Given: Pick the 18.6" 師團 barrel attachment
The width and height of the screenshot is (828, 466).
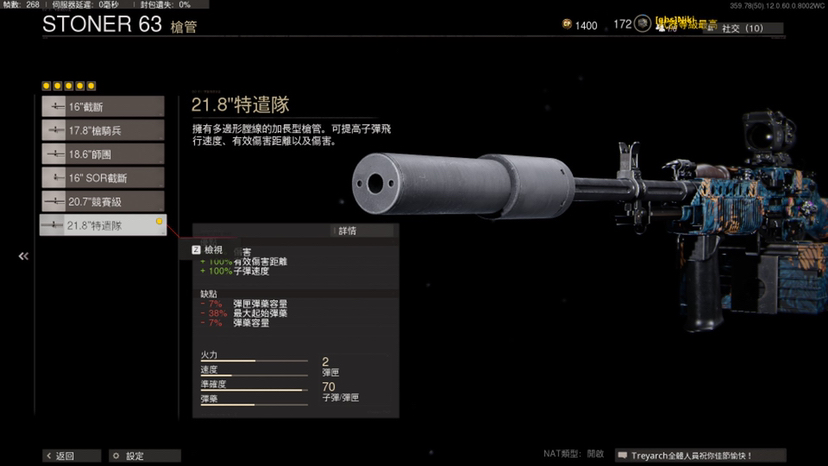Looking at the screenshot, I should tap(102, 154).
